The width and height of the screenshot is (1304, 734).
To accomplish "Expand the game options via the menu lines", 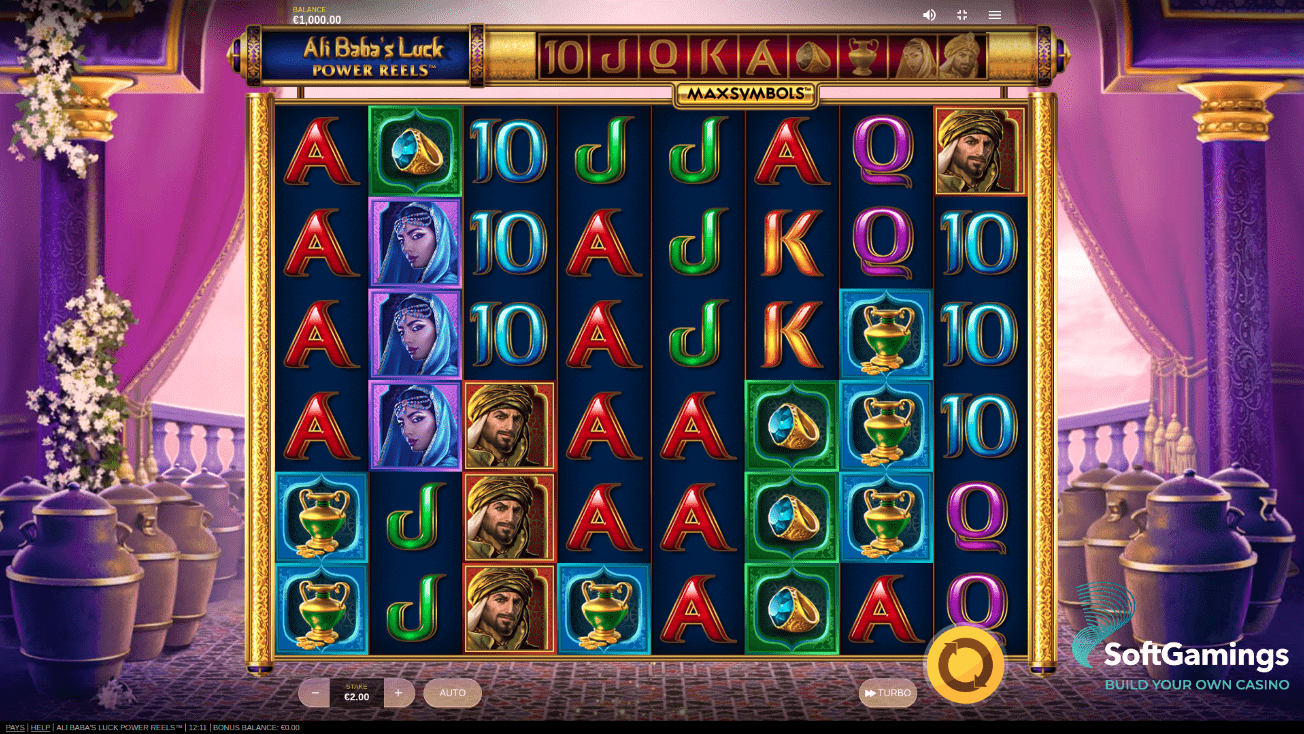I will point(995,14).
